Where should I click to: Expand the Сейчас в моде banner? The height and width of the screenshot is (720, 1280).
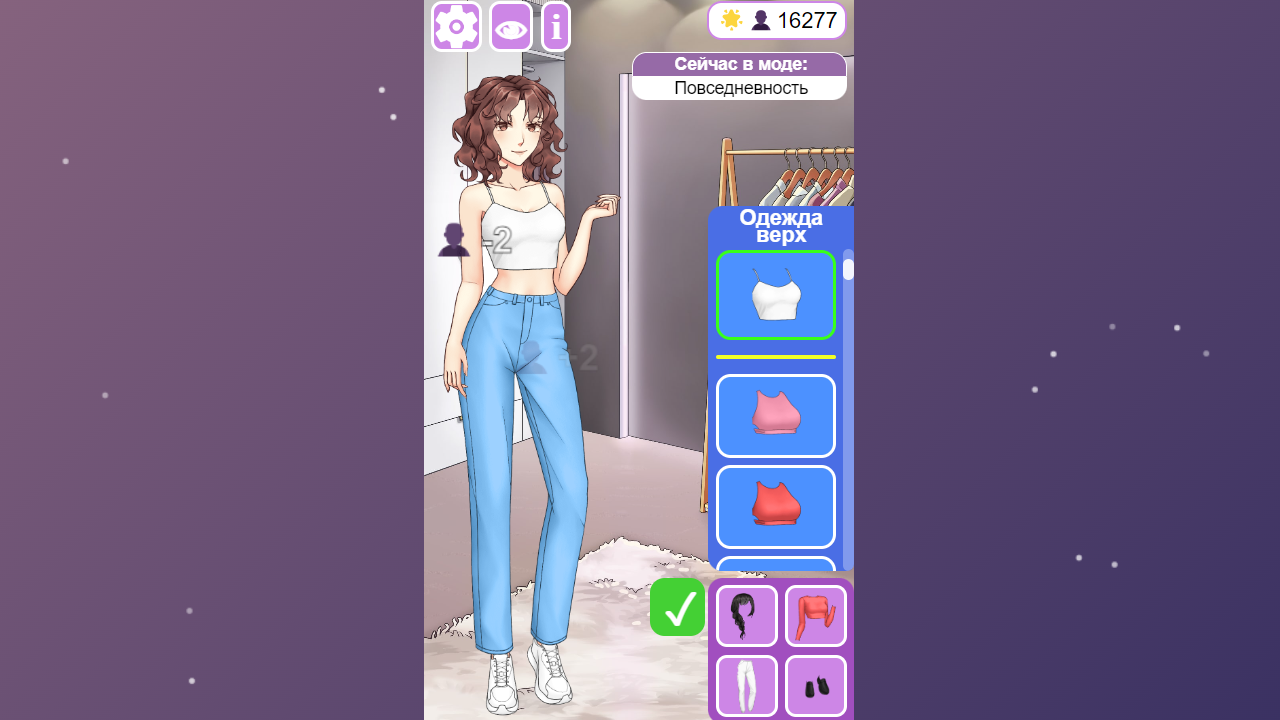coord(739,63)
